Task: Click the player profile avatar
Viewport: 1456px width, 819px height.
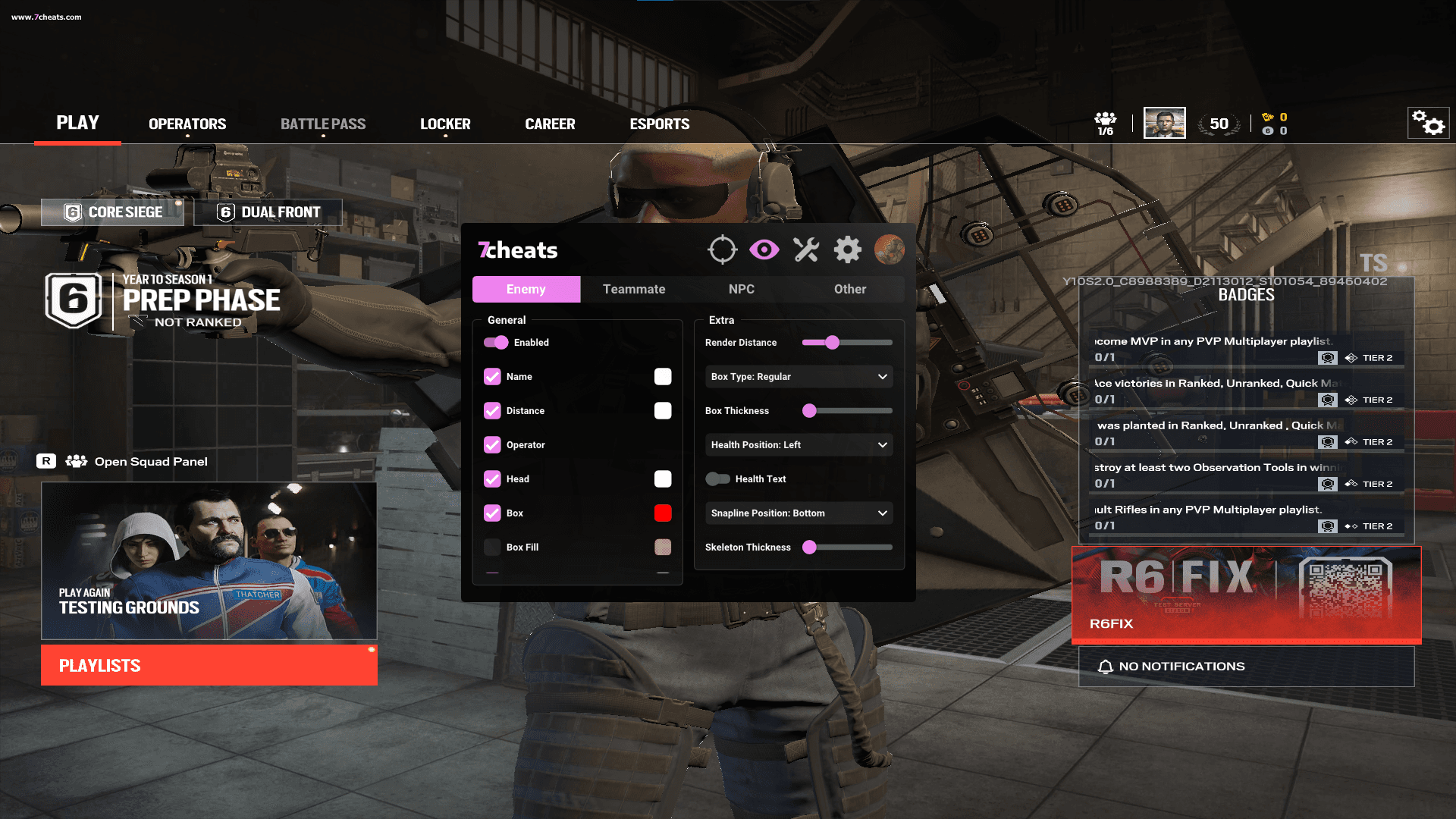Action: [x=1164, y=123]
